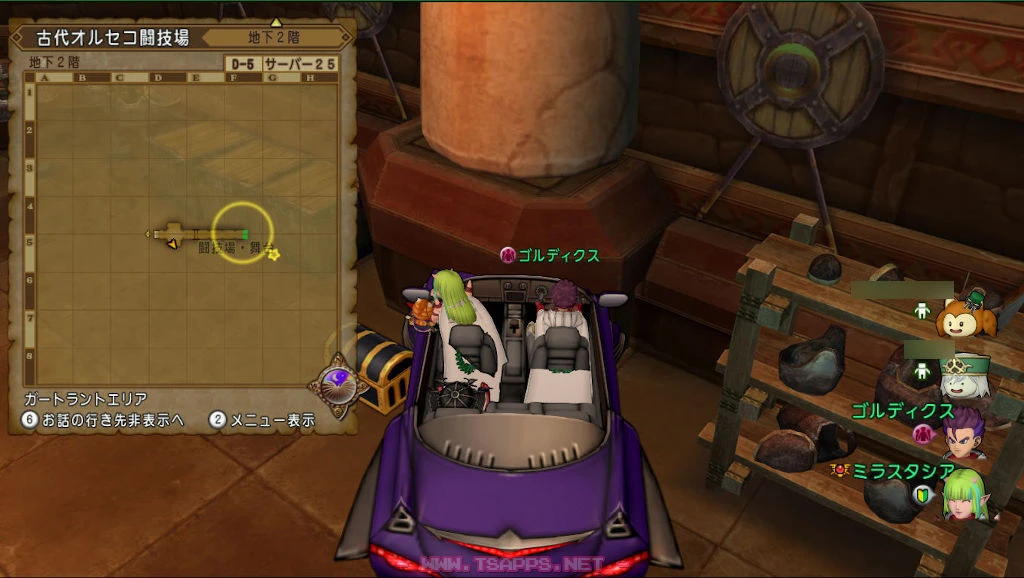Click the player arrow marker on the map
The width and height of the screenshot is (1024, 578).
(x=172, y=243)
